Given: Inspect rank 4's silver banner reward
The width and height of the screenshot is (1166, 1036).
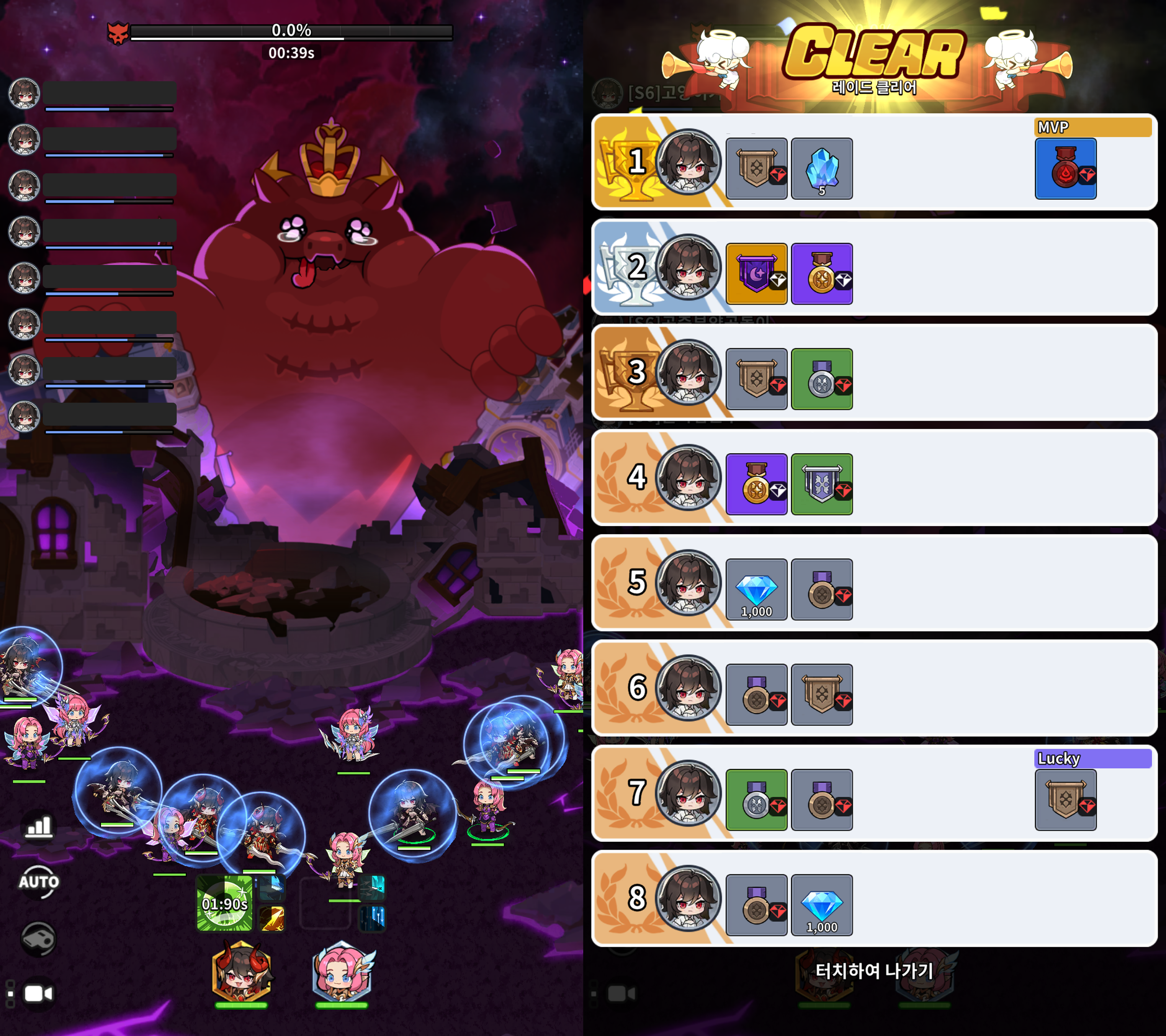Looking at the screenshot, I should pyautogui.click(x=821, y=484).
